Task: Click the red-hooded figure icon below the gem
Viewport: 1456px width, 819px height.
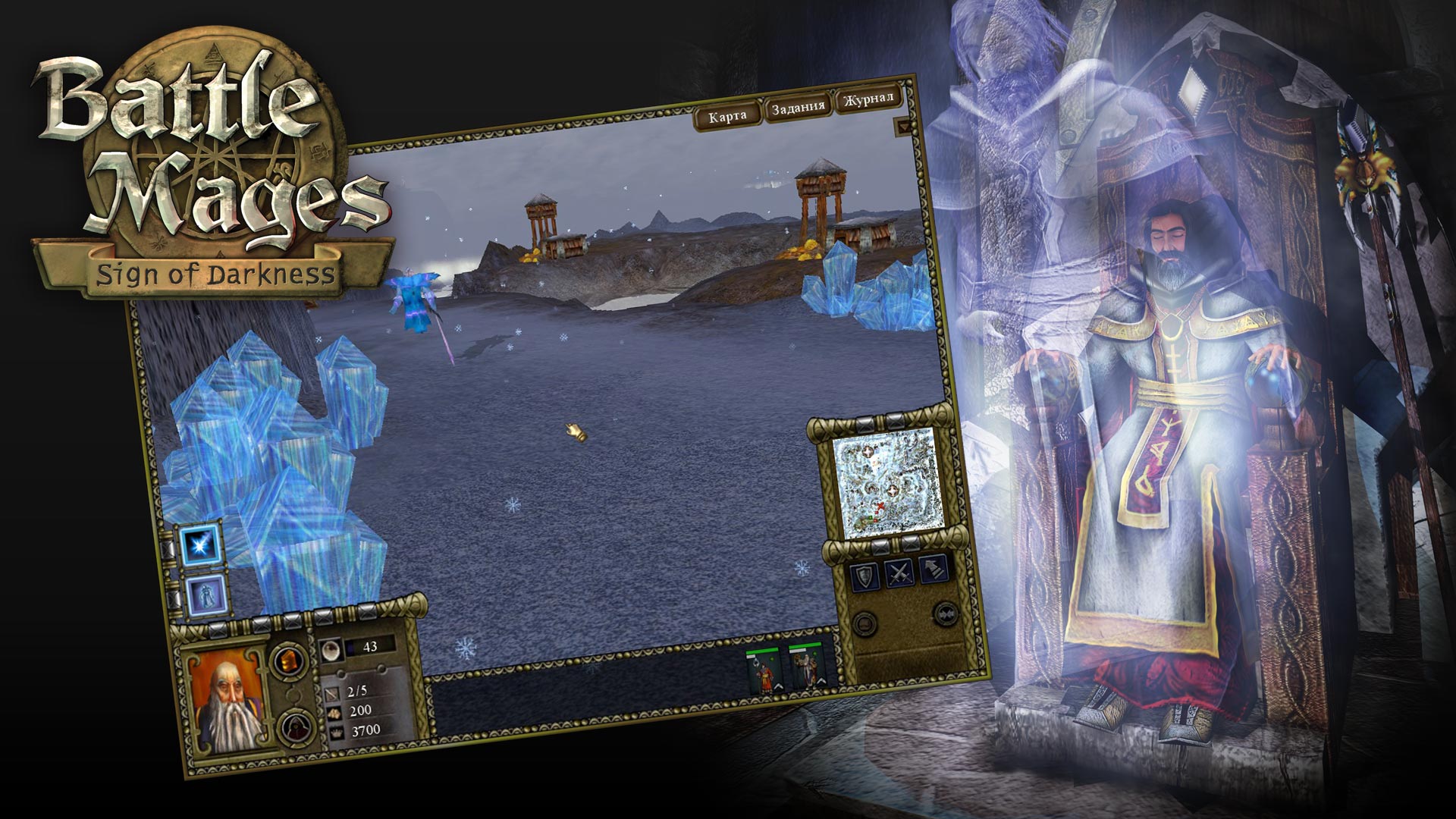Action: [x=296, y=727]
